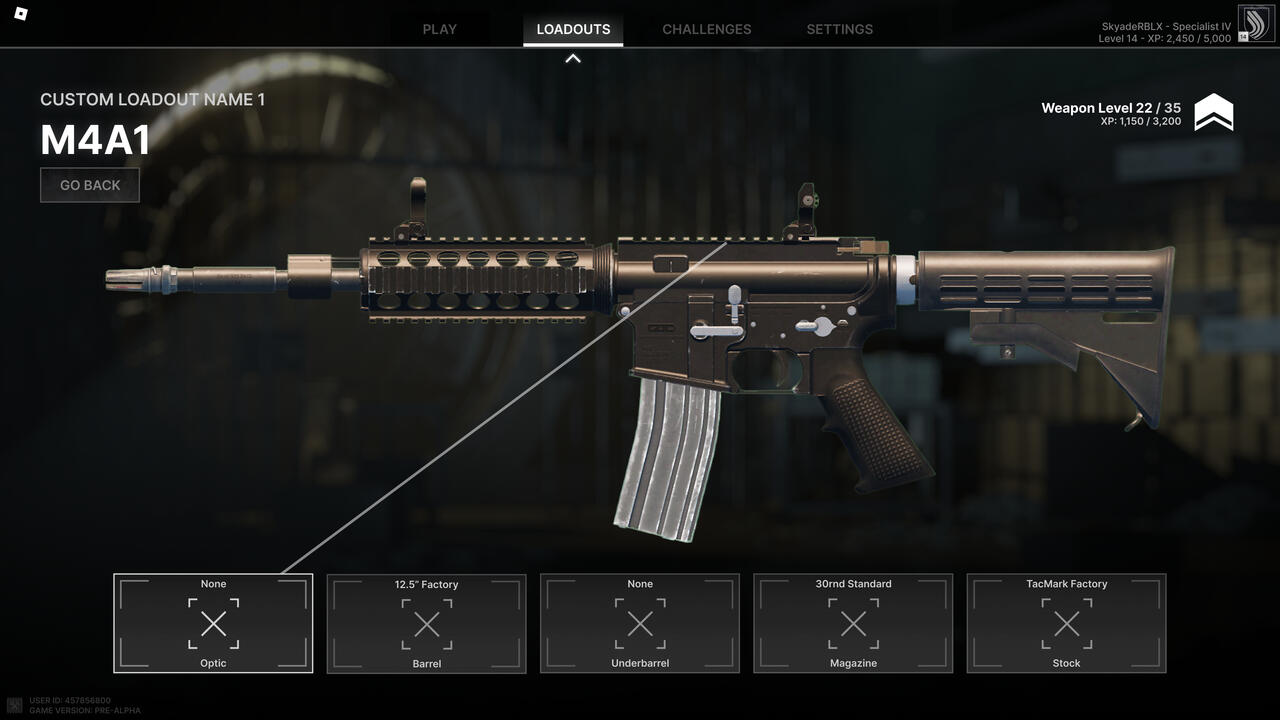This screenshot has height=720, width=1280.
Task: Choose the 12.5" Factory Barrel slot
Action: pos(426,623)
